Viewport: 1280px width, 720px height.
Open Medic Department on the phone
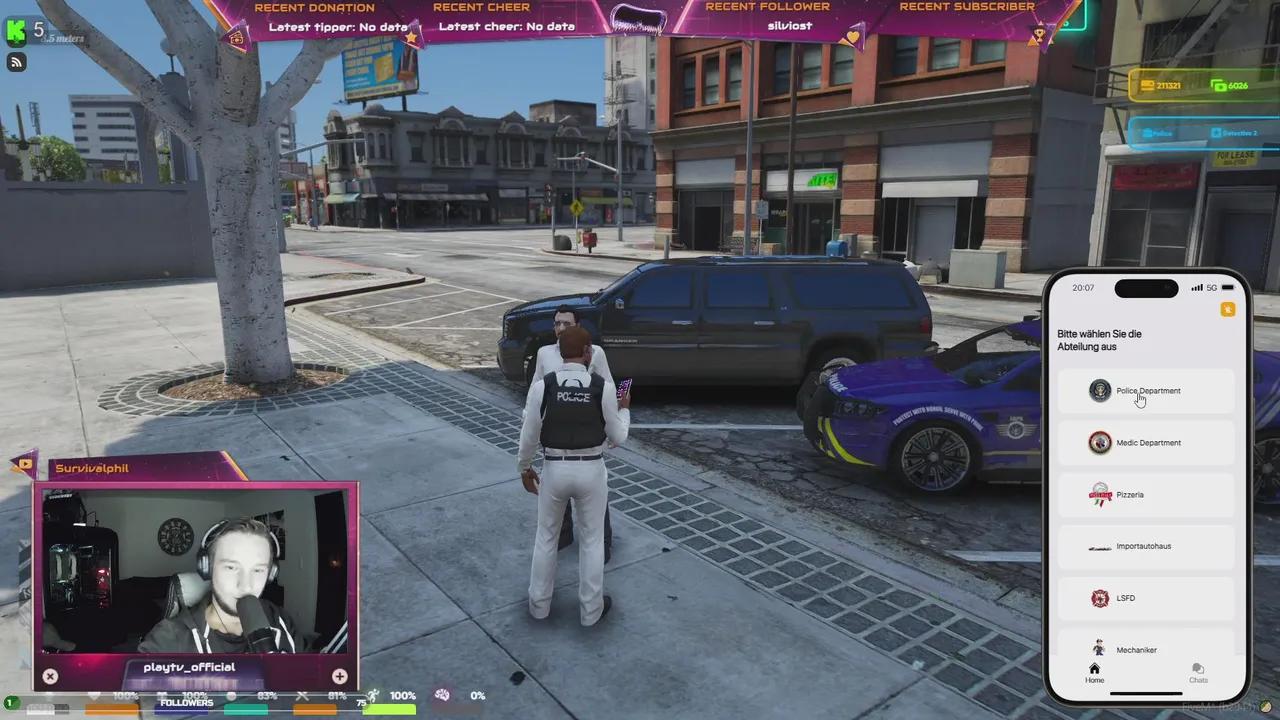1100,443
